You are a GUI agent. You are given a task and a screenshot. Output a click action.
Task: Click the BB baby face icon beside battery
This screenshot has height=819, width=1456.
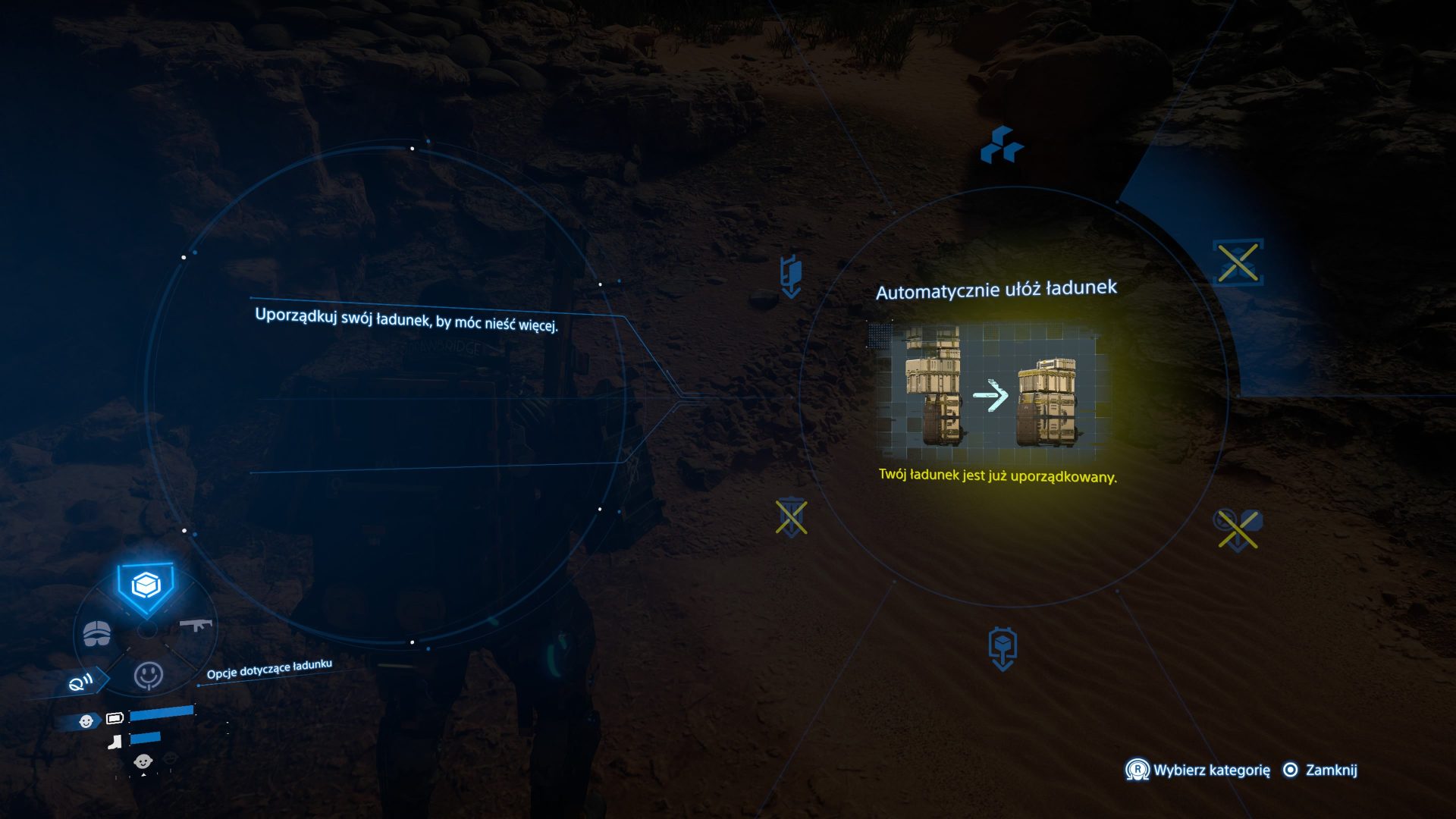click(86, 720)
